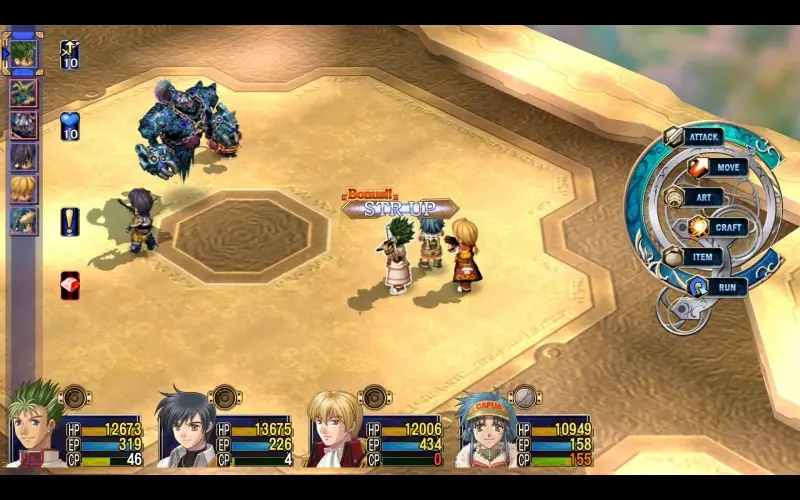The width and height of the screenshot is (800, 500).
Task: Click the blonde portrait in turn order
Action: 23,188
